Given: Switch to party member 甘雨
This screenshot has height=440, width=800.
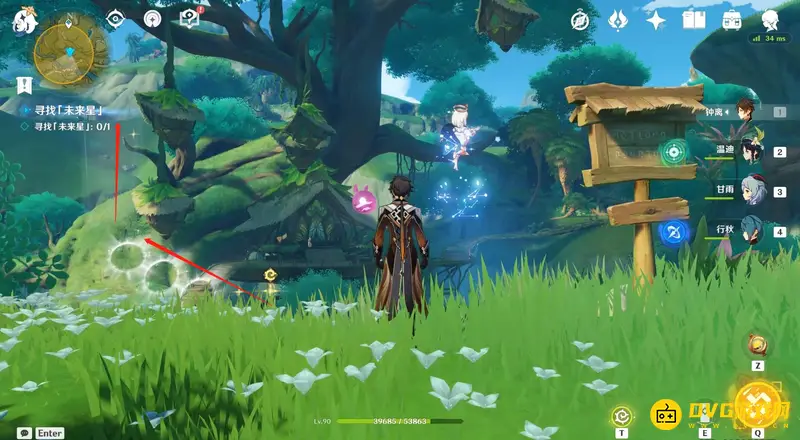Looking at the screenshot, I should 751,189.
